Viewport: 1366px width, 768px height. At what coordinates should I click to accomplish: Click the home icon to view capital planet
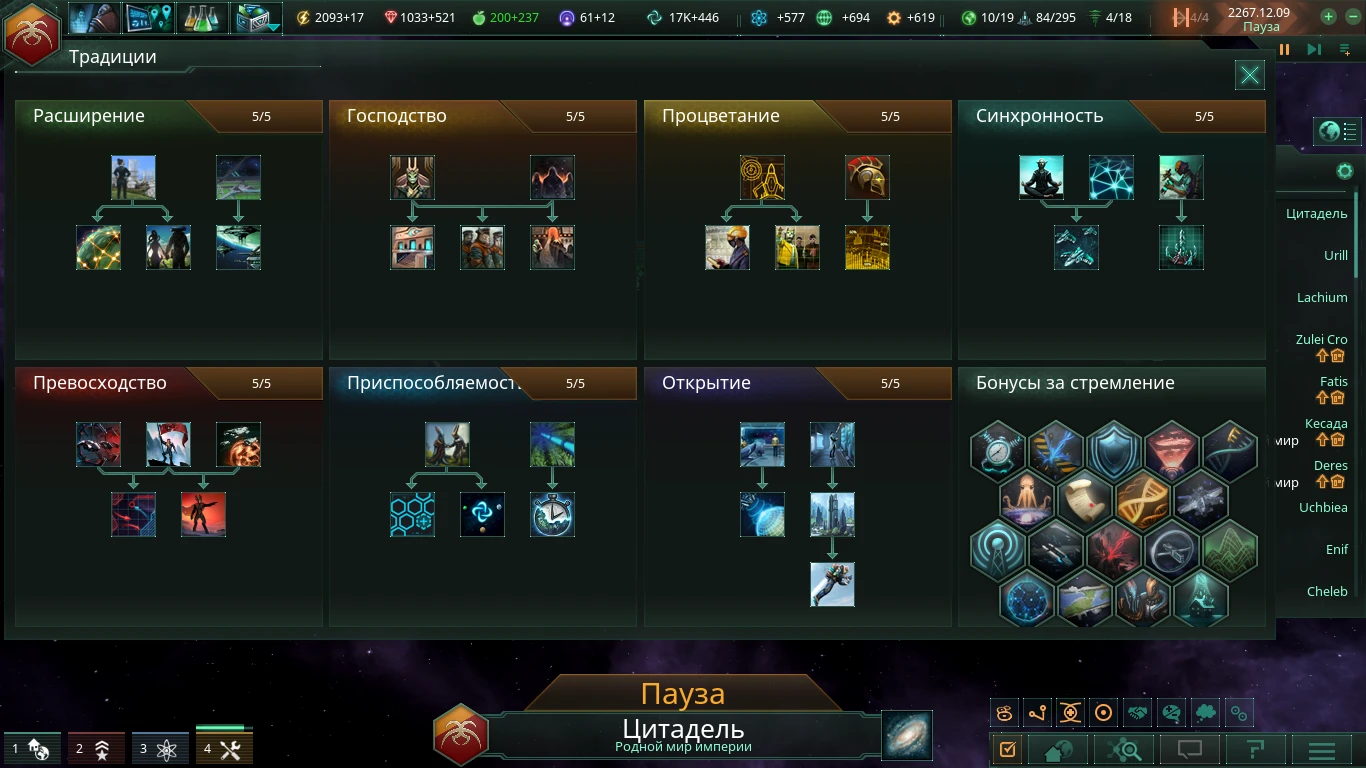pyautogui.click(x=1057, y=748)
